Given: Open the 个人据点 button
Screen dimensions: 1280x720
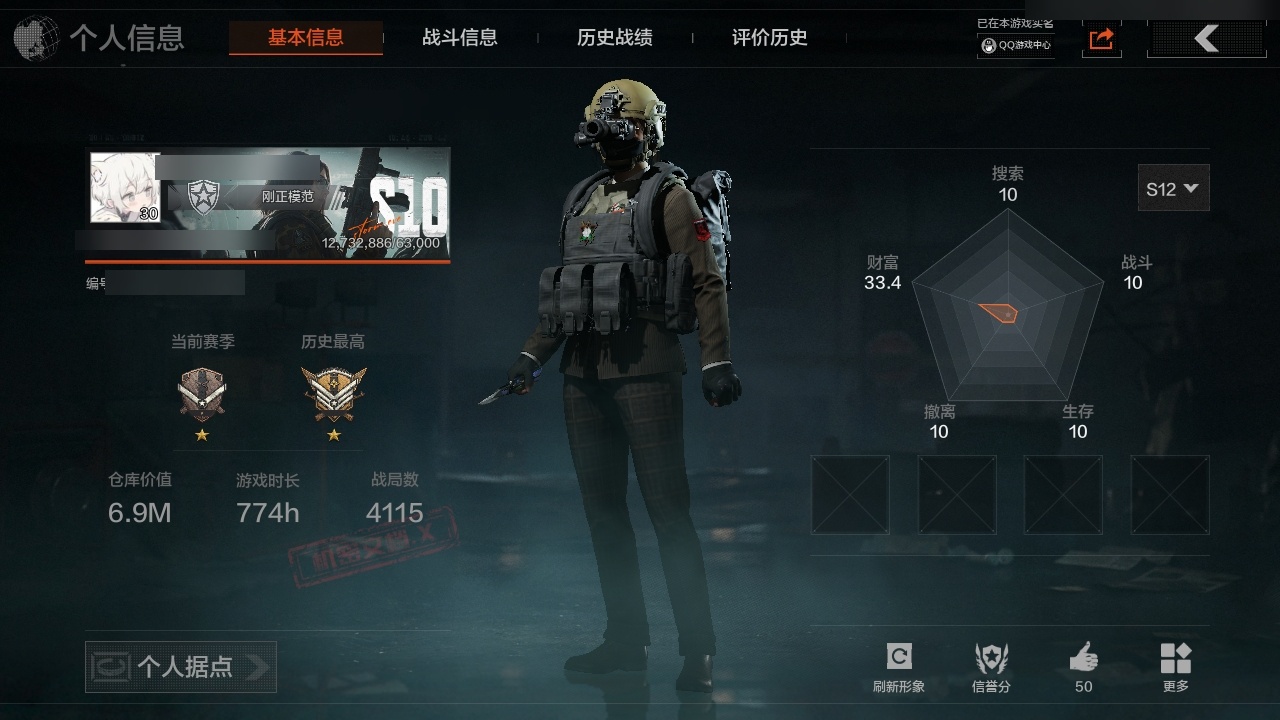Looking at the screenshot, I should [181, 666].
